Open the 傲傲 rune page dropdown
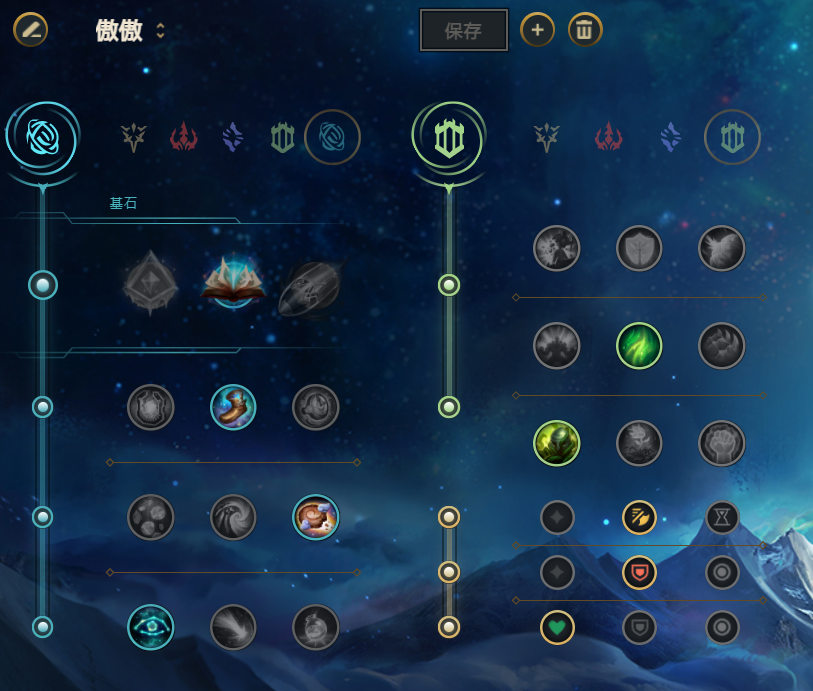The image size is (813, 691). [160, 31]
